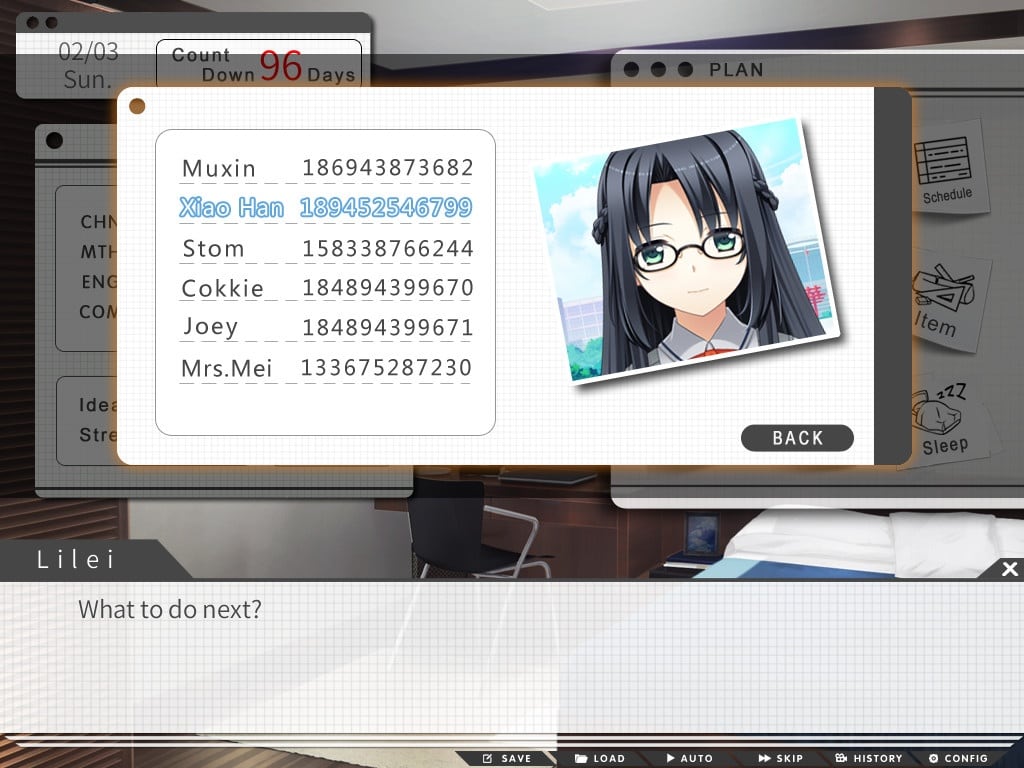
Task: Pick the Joey contact row
Action: 326,327
